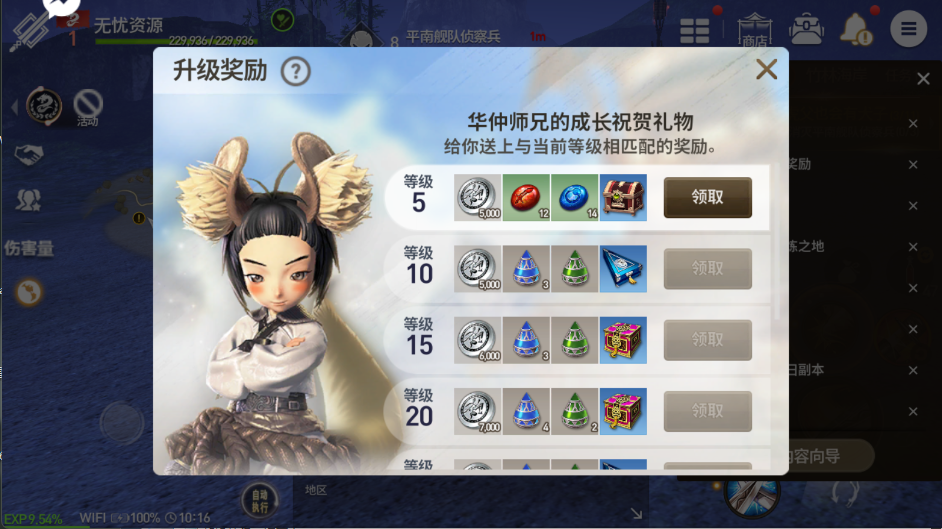Open the hamburger main menu
The height and width of the screenshot is (529, 942).
(908, 29)
